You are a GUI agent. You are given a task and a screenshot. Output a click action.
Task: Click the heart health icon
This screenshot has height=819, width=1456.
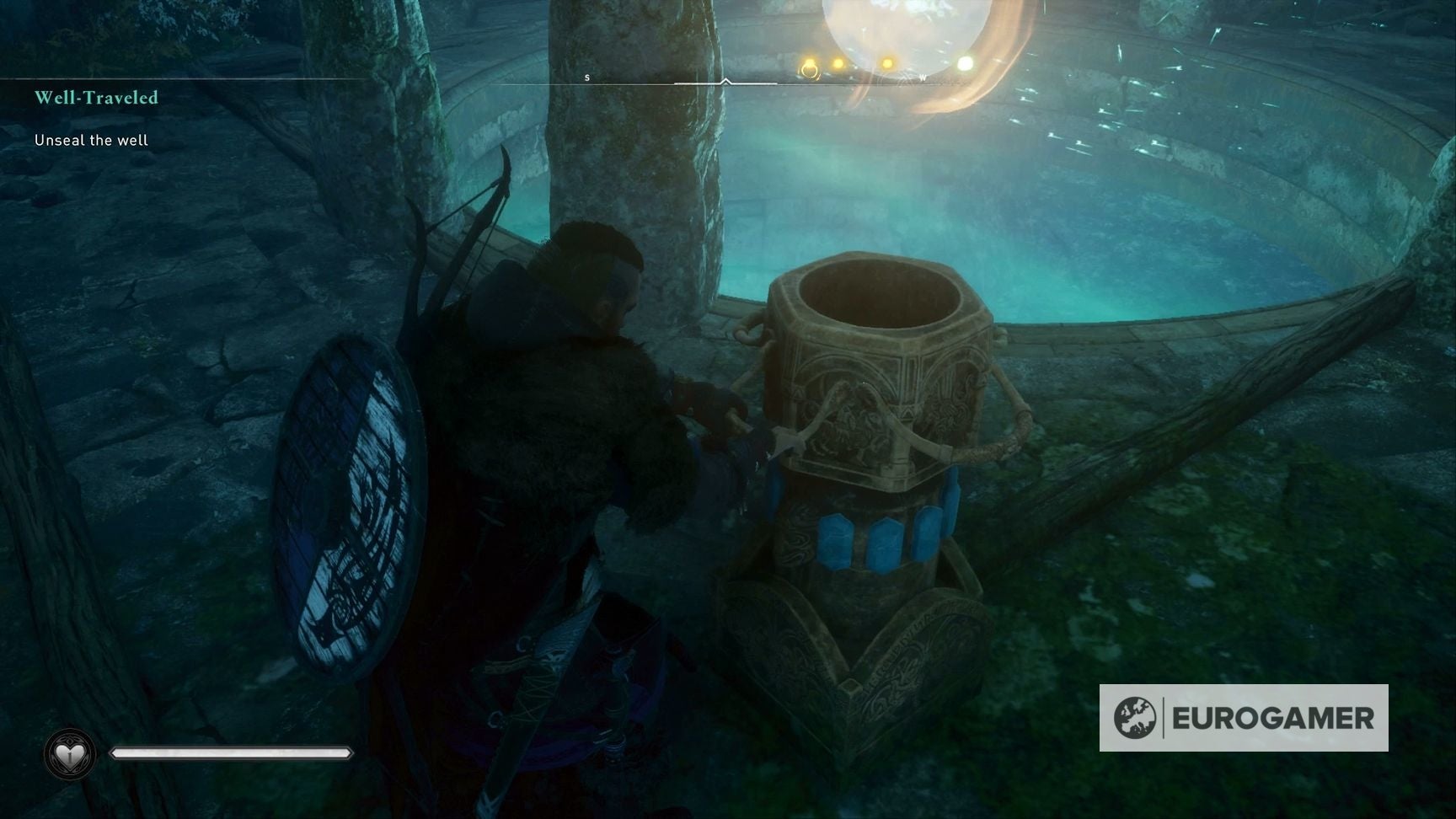71,752
